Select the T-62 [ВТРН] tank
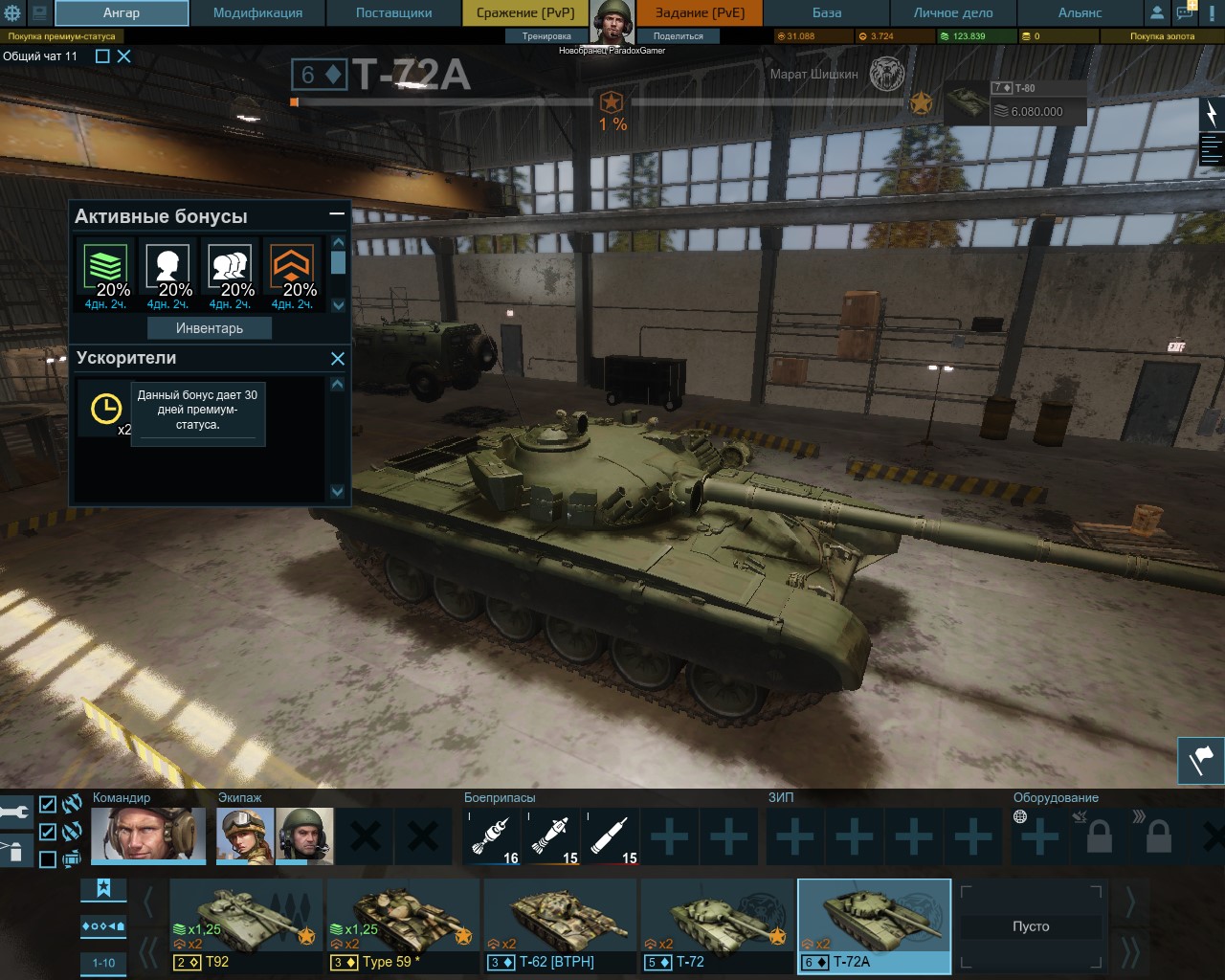The image size is (1225, 980). pos(559,925)
